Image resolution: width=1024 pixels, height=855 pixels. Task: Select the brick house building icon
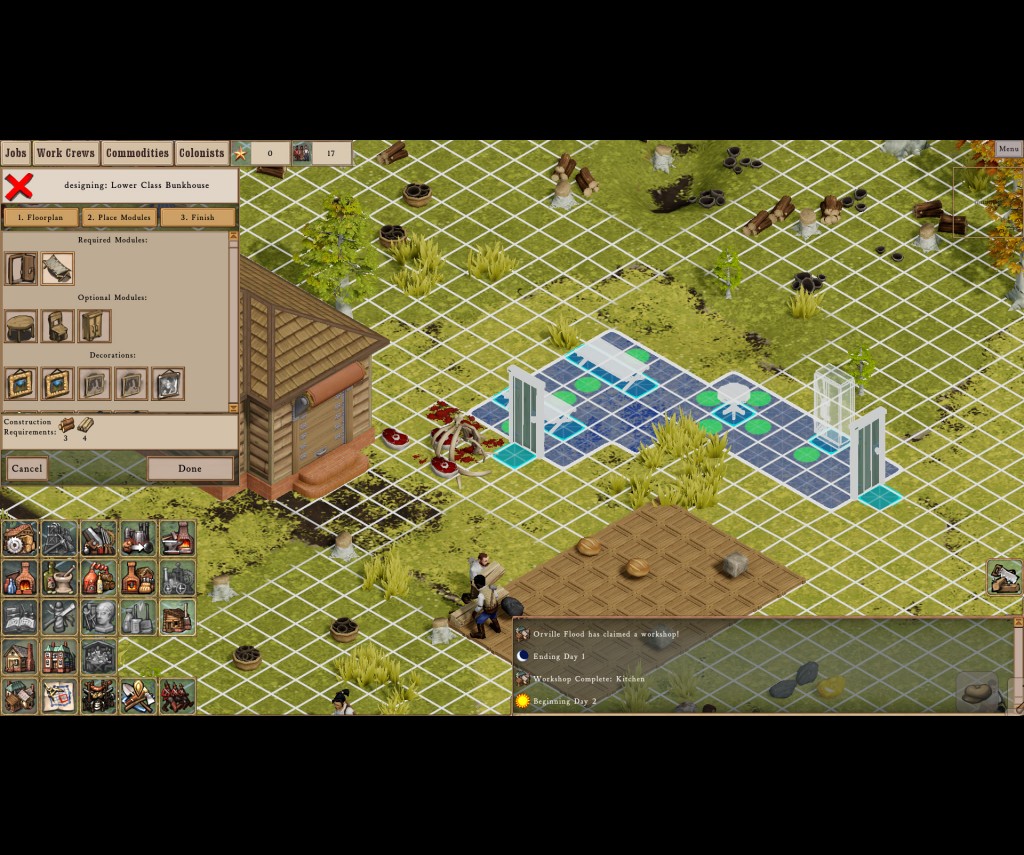(x=59, y=657)
